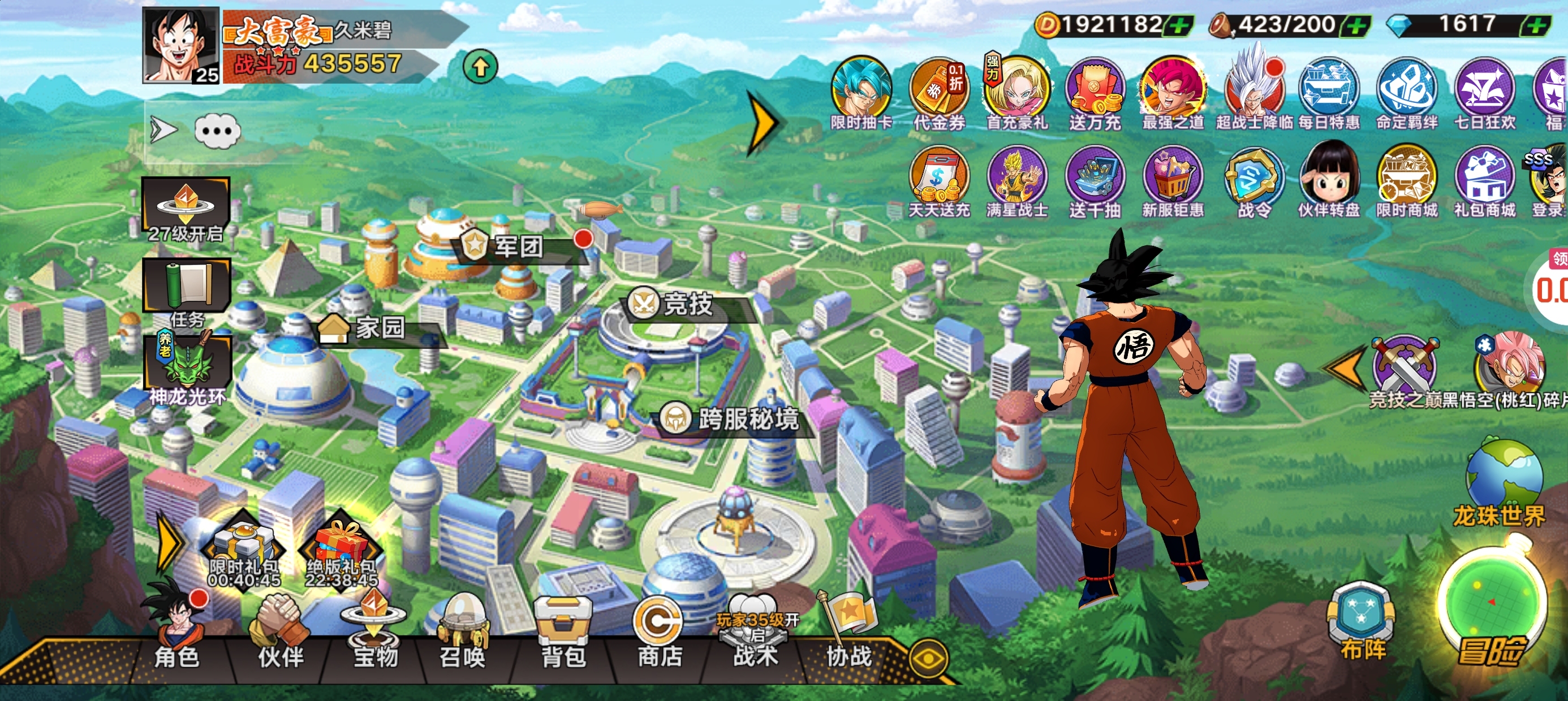Image resolution: width=1568 pixels, height=701 pixels.
Task: Go to the 家园 homestead
Action: [x=378, y=328]
